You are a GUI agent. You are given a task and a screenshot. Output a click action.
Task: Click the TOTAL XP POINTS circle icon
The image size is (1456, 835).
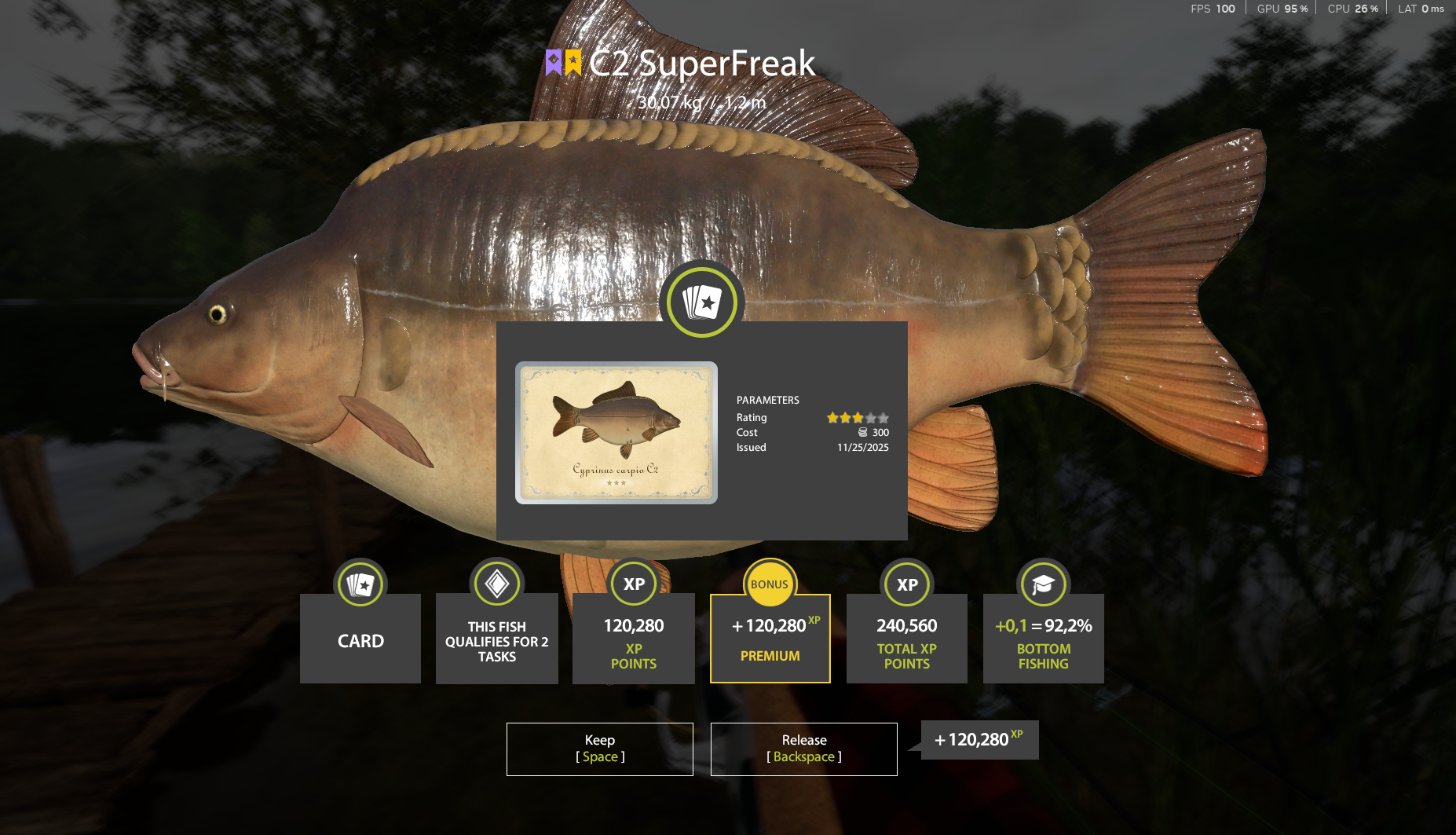(906, 584)
